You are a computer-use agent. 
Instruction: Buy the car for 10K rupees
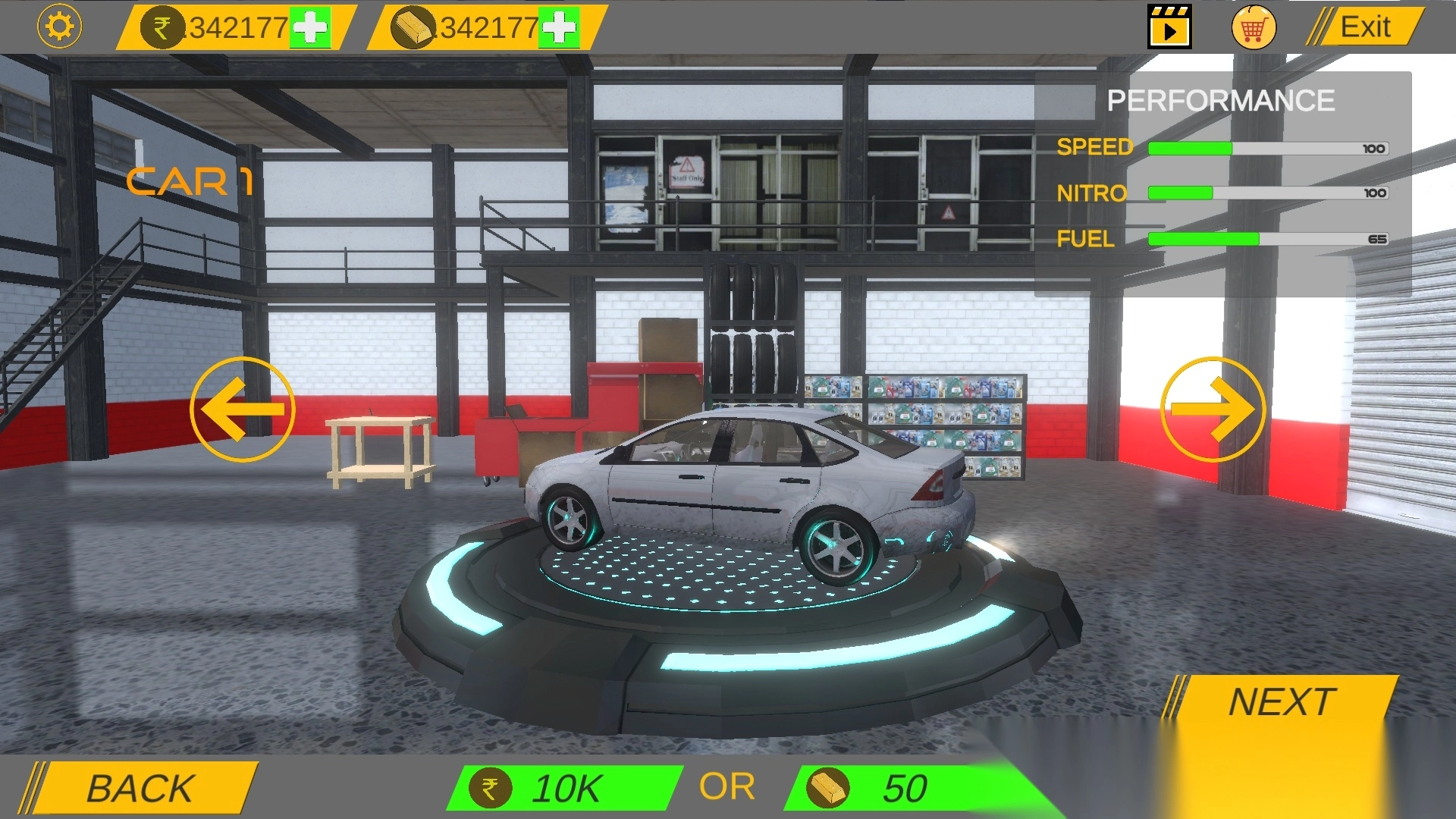pos(563,788)
